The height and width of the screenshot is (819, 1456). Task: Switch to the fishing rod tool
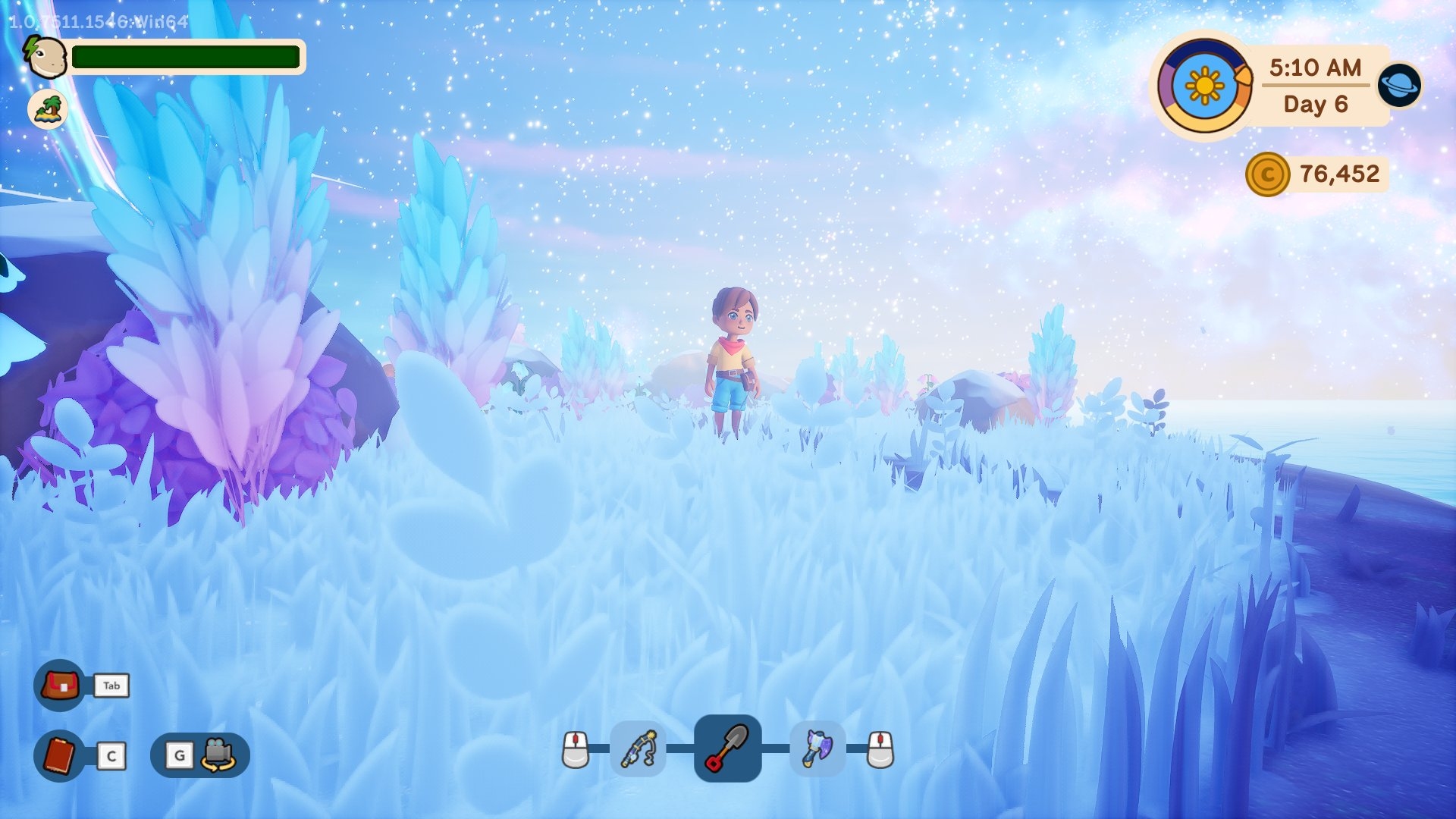pyautogui.click(x=639, y=749)
